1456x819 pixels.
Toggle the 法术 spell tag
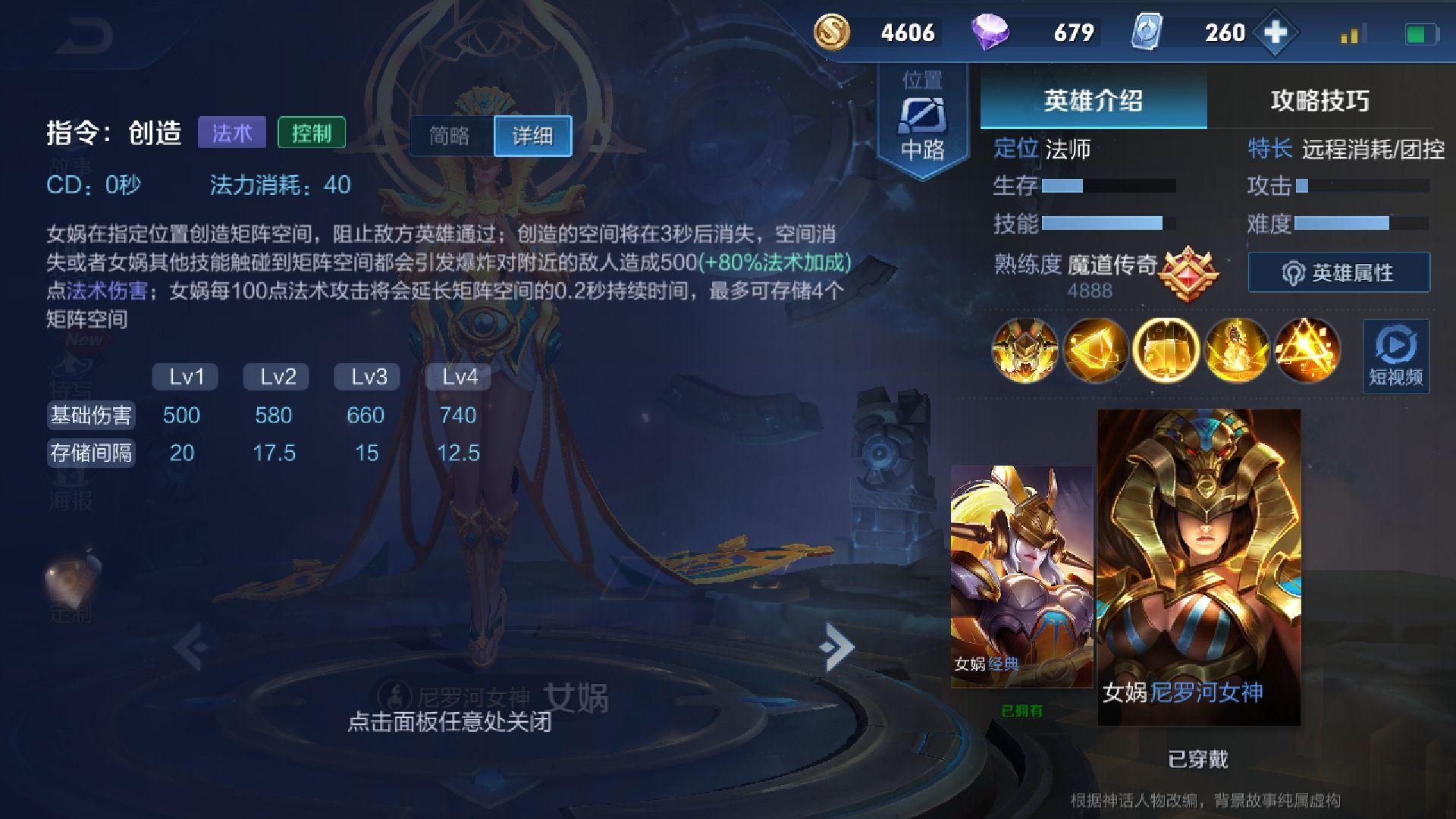coord(231,132)
